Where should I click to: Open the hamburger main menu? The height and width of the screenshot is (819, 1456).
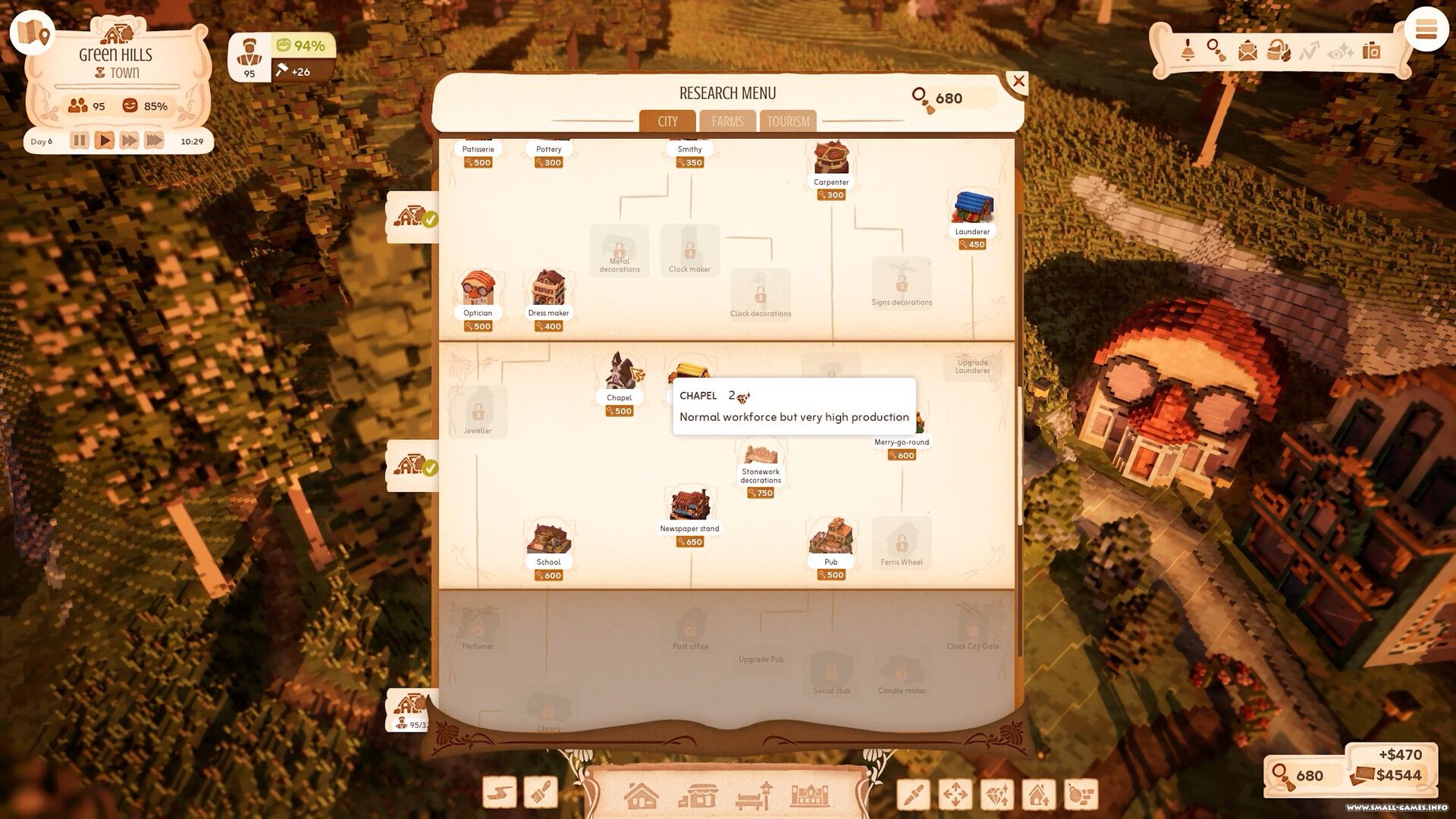(x=1426, y=30)
